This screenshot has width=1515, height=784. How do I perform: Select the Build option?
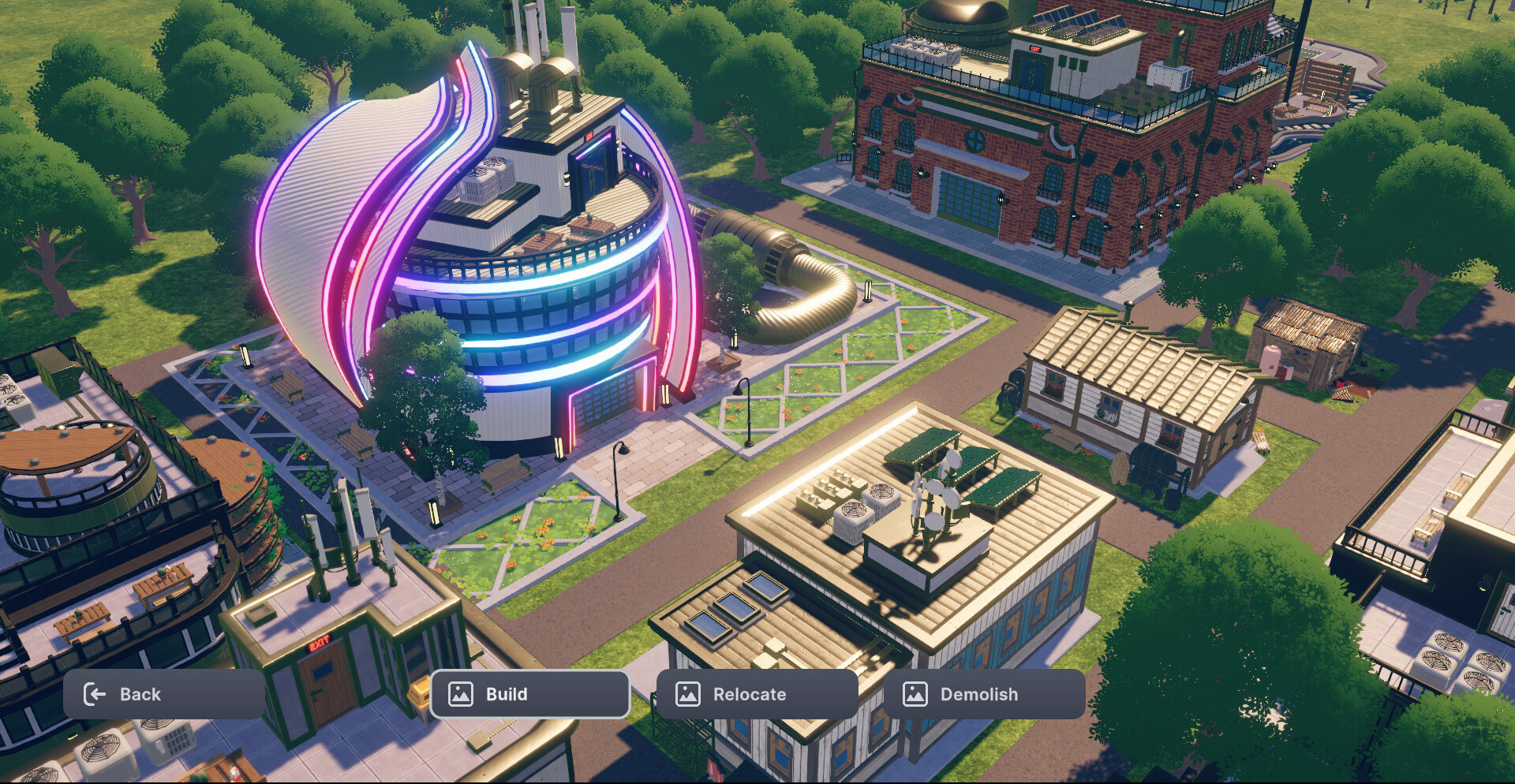529,694
